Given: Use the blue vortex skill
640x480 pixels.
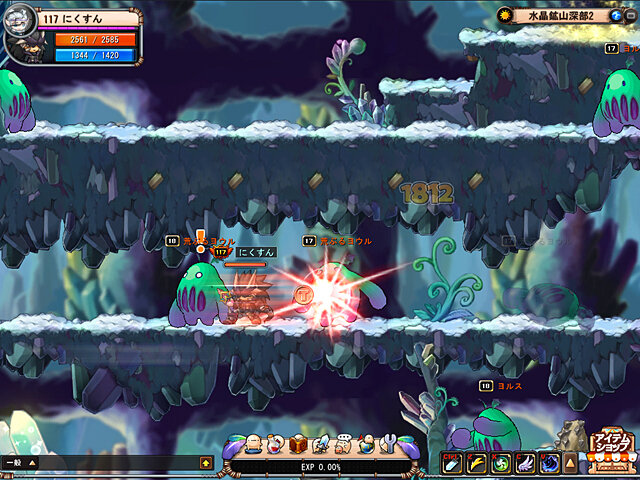Looking at the screenshot, I should pos(547,463).
